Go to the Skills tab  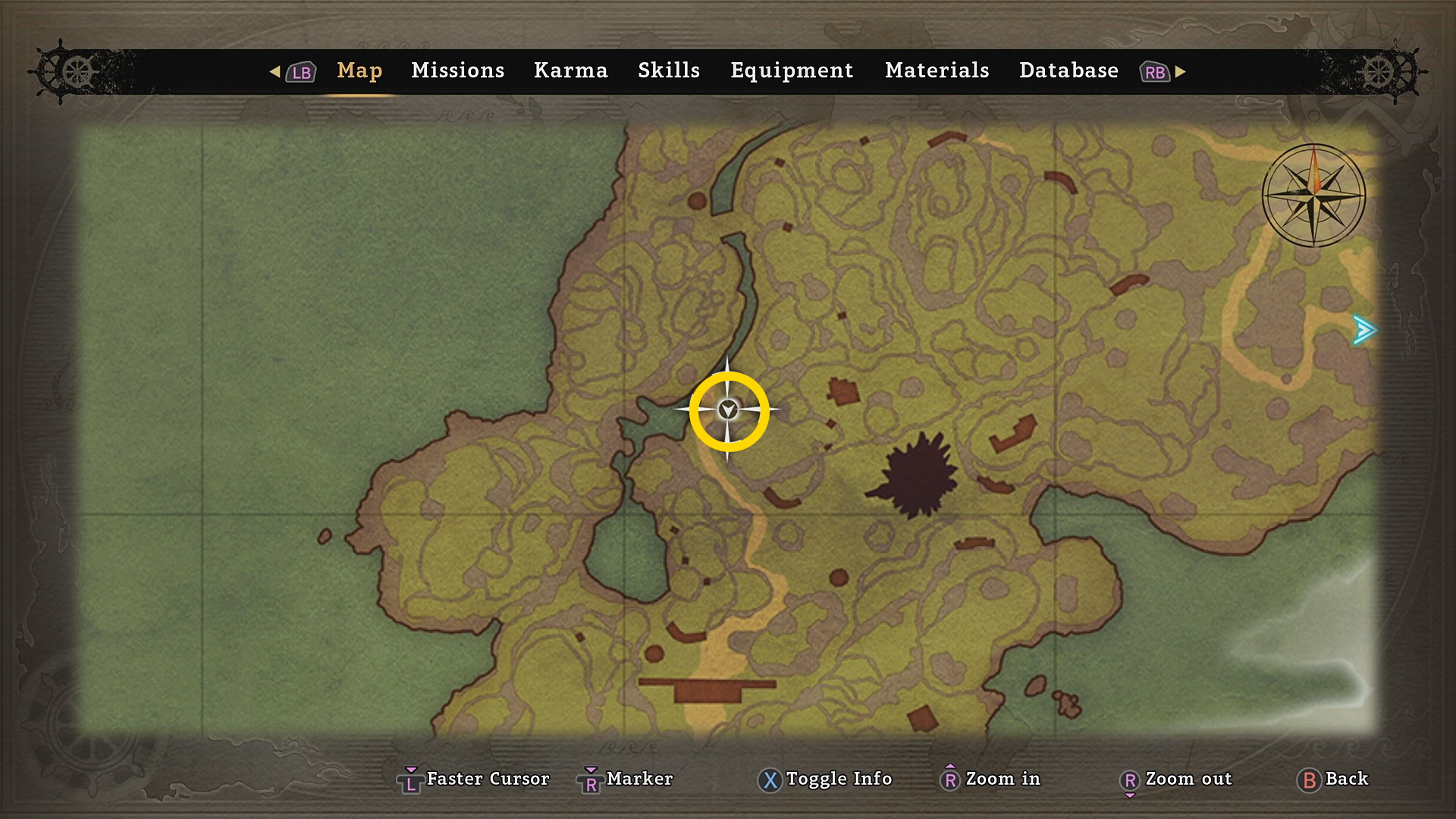coord(668,71)
